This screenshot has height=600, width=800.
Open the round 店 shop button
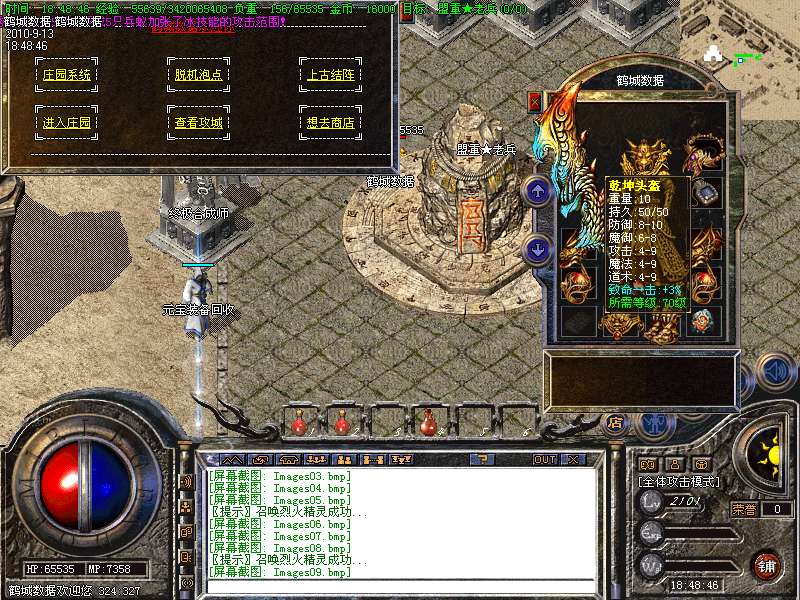coord(616,423)
